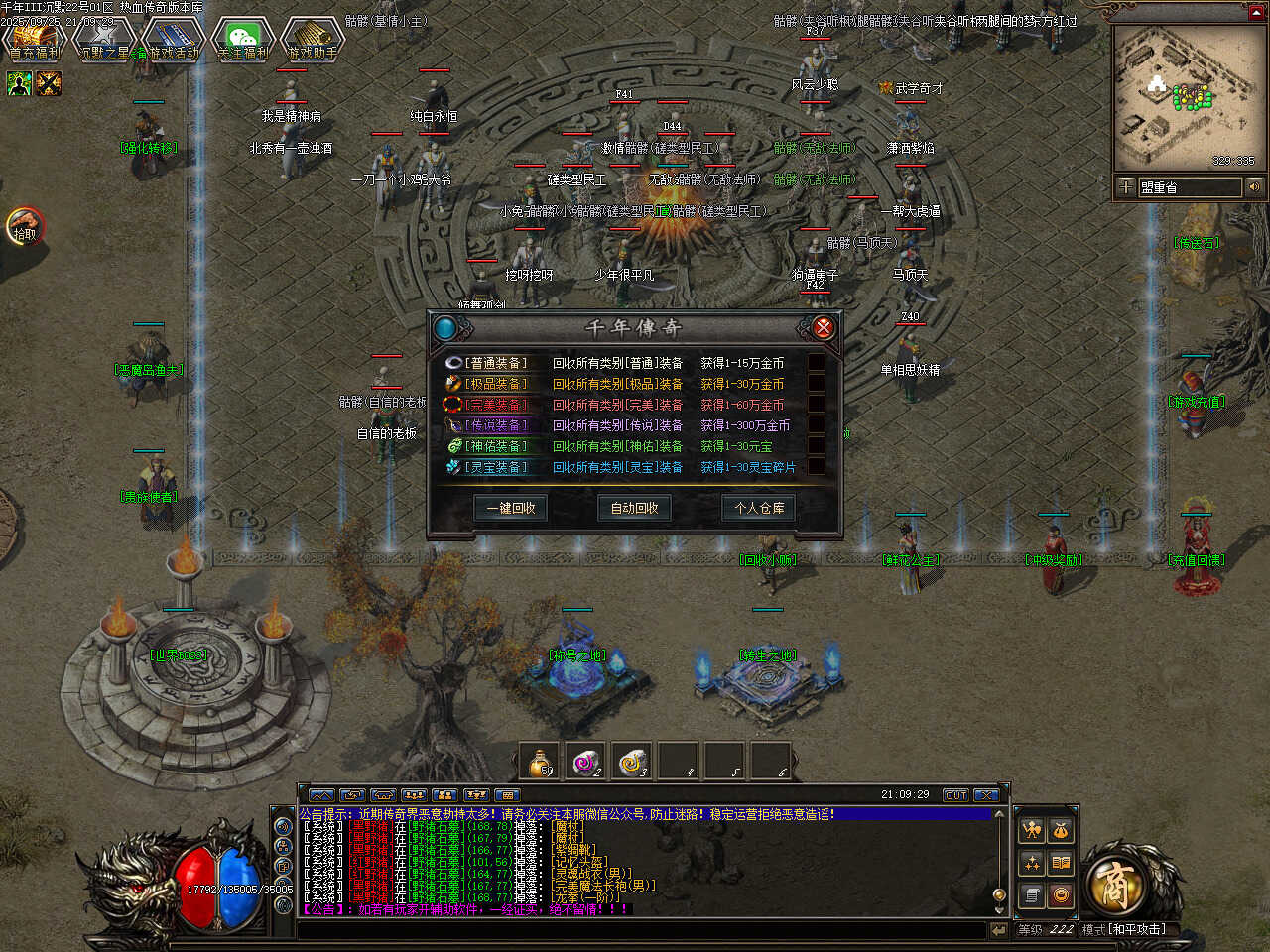Tick the checkbox for 传说装备 recycling
Screen dimensions: 1270x952
816,425
